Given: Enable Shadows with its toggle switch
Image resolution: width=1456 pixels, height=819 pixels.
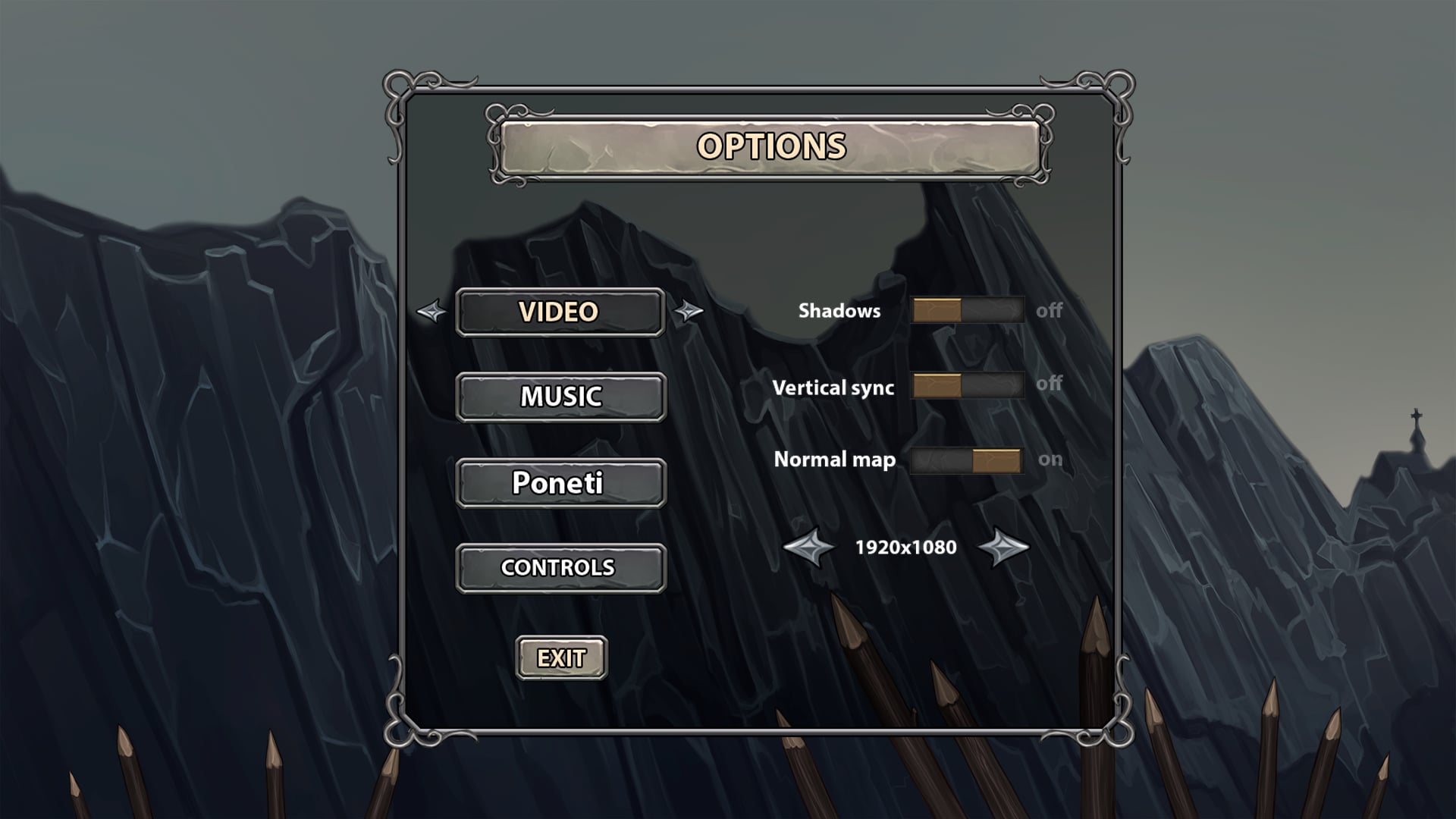Looking at the screenshot, I should (967, 310).
